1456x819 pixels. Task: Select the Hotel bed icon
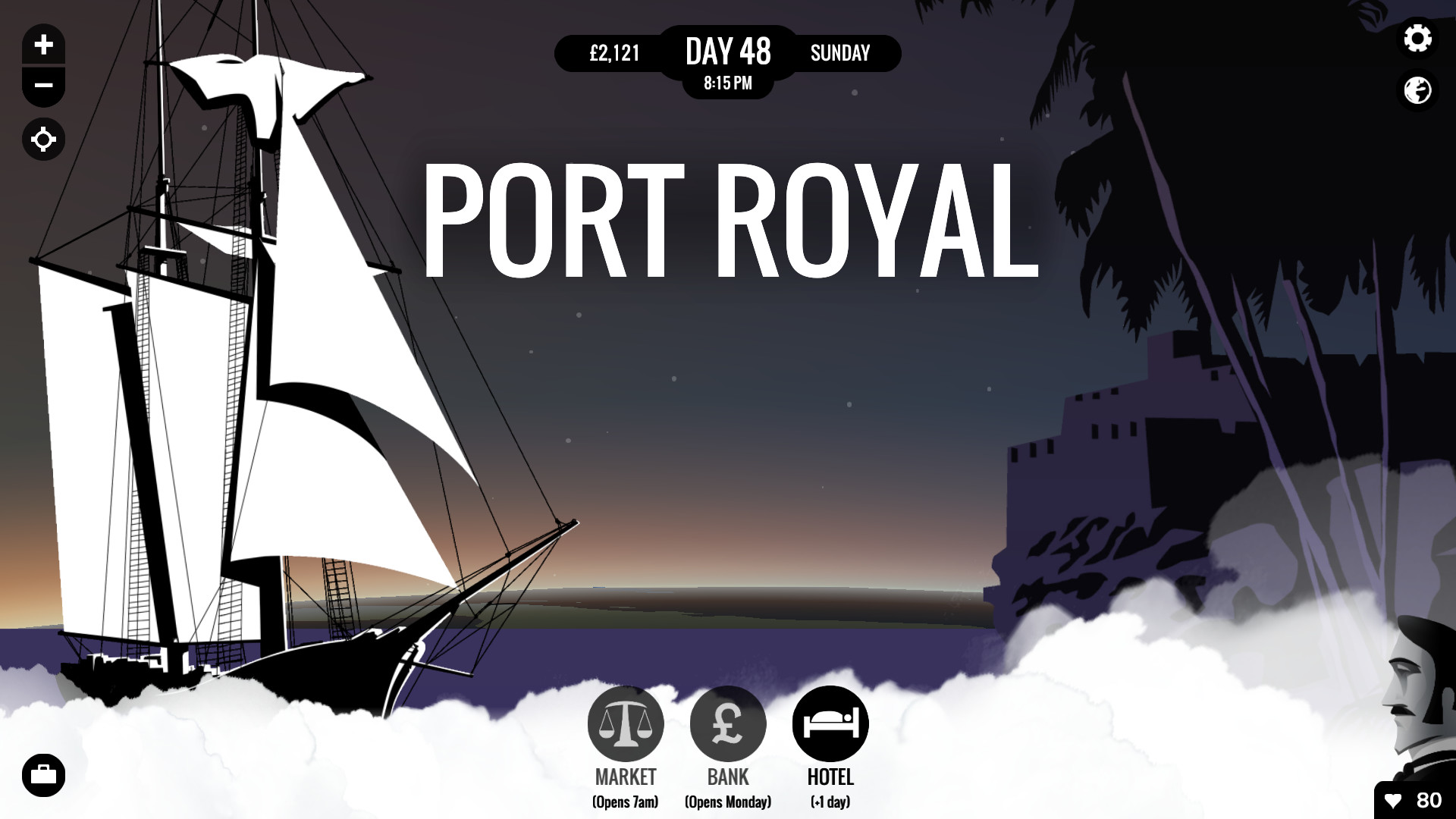click(830, 723)
